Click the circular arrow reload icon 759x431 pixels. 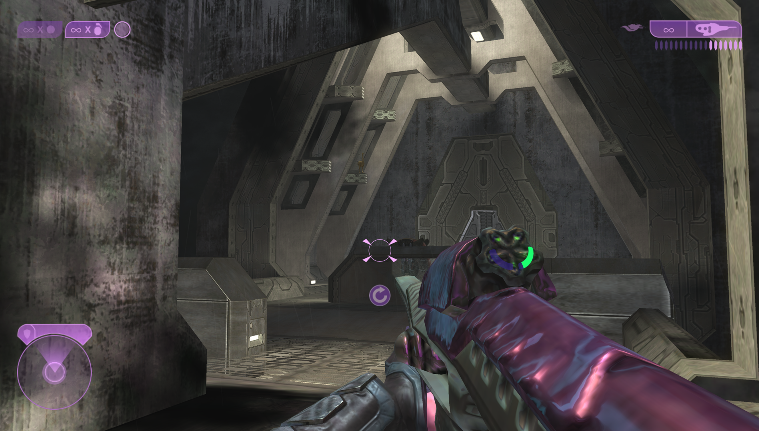(x=379, y=295)
